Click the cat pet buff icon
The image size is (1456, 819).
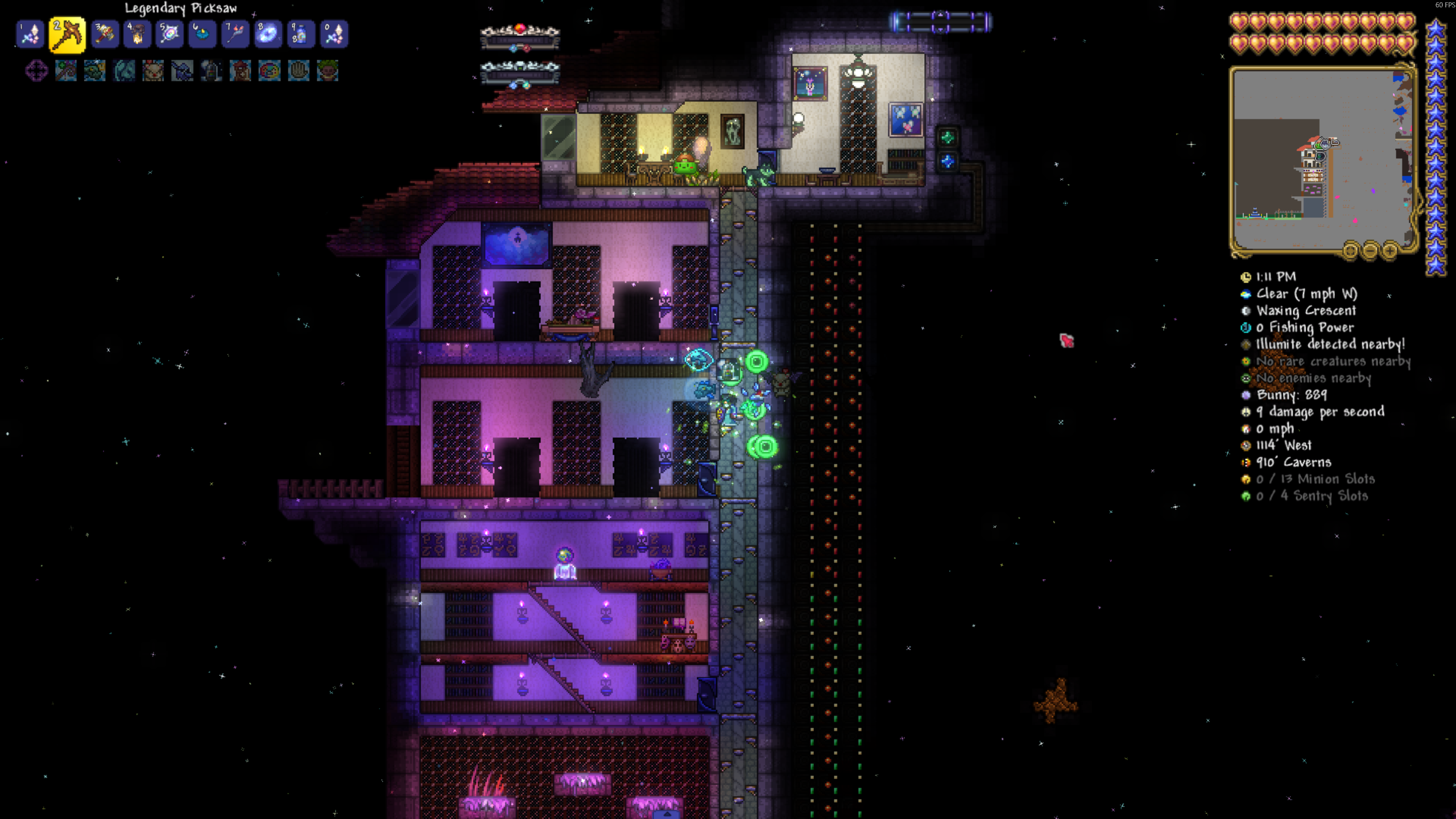point(153,71)
